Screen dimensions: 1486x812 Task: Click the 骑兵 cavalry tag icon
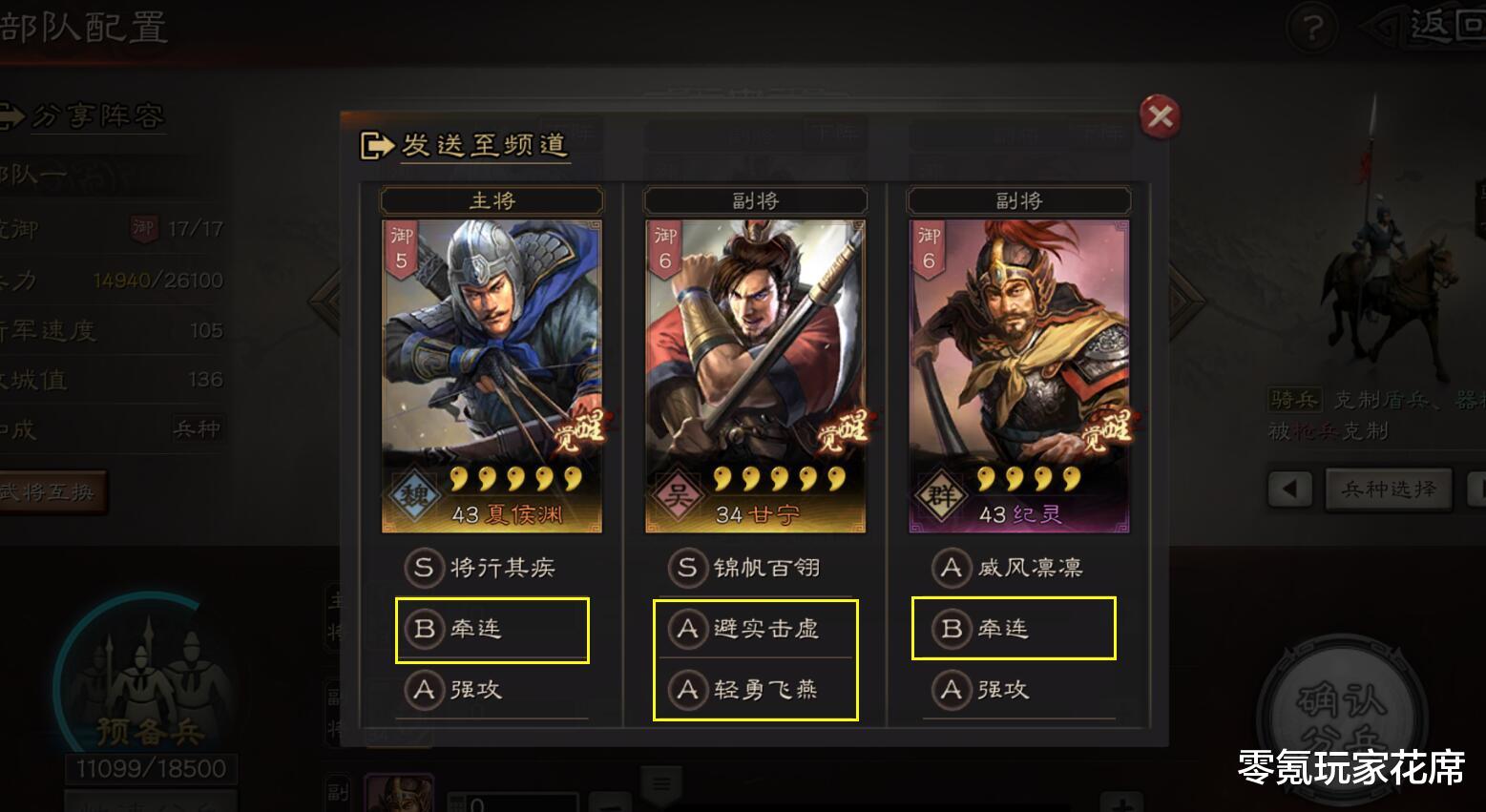[1296, 400]
